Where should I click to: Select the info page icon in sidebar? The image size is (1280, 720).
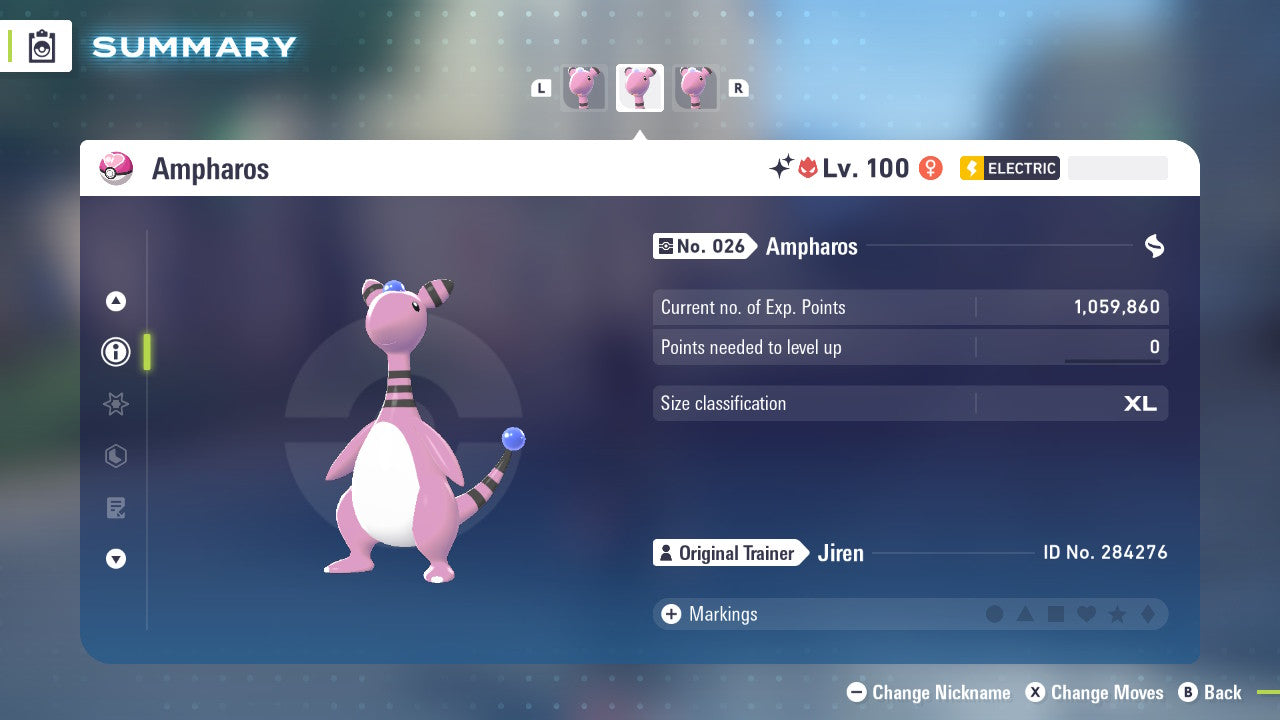[115, 352]
